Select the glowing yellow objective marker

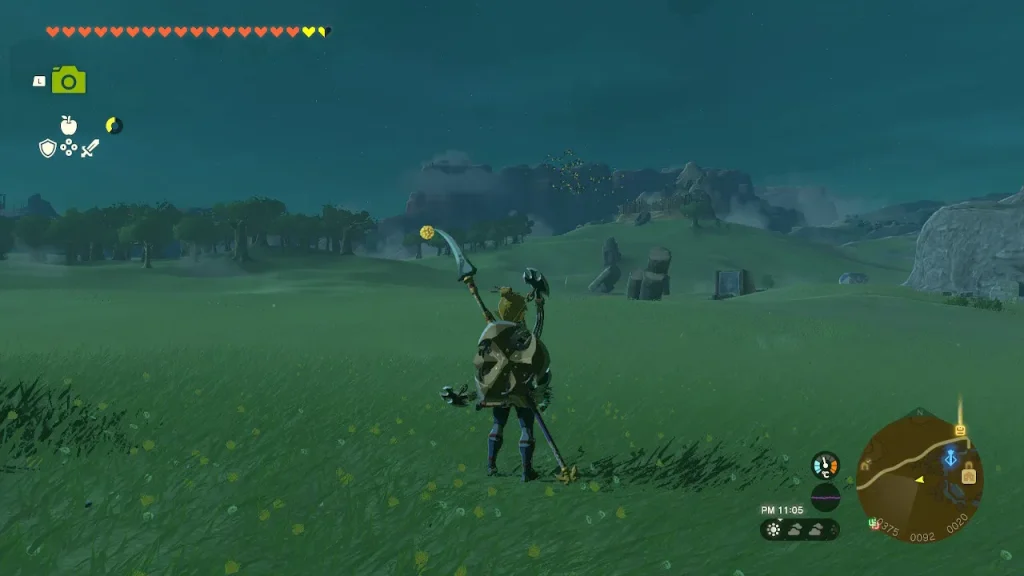[960, 430]
